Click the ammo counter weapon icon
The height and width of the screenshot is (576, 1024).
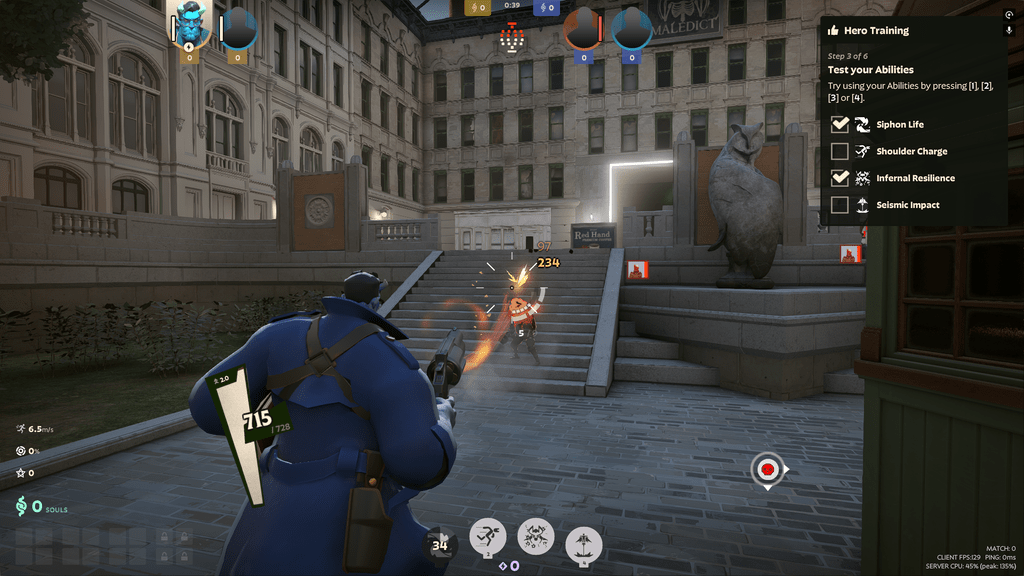[440, 545]
